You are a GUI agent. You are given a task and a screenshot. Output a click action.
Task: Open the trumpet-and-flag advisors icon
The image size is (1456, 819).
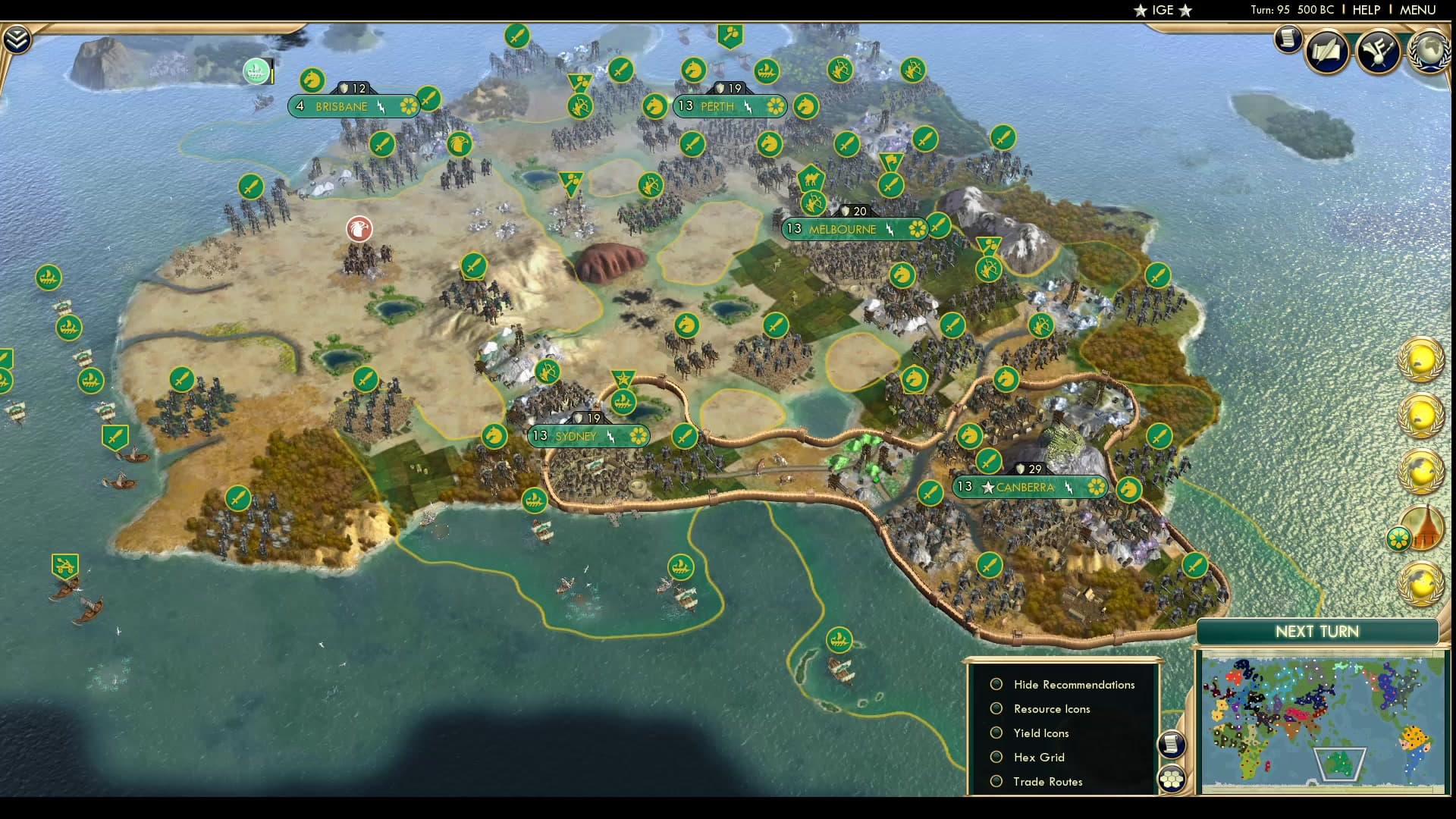click(1378, 52)
